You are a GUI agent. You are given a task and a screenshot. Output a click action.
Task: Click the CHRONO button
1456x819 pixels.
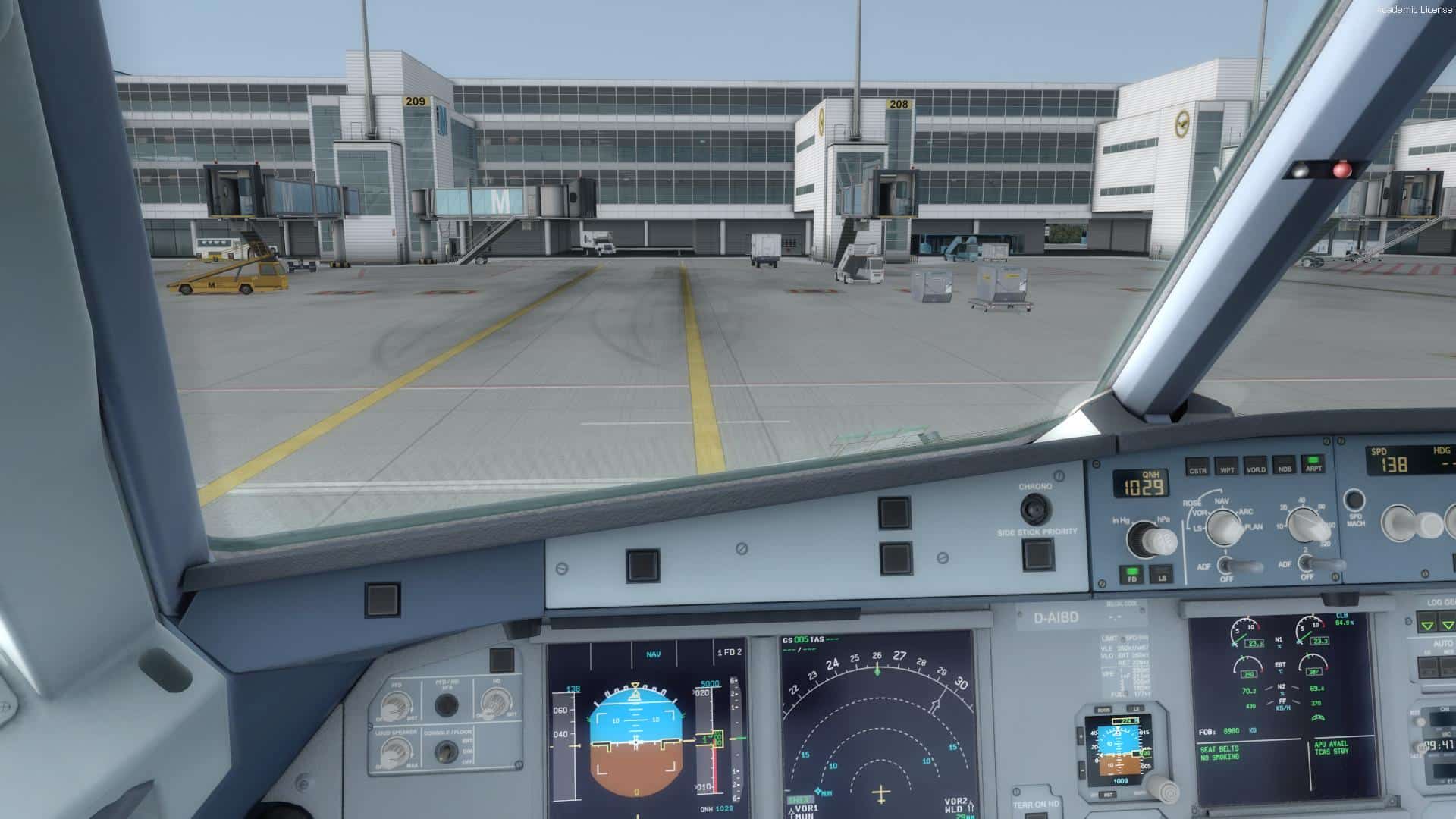pyautogui.click(x=1034, y=509)
